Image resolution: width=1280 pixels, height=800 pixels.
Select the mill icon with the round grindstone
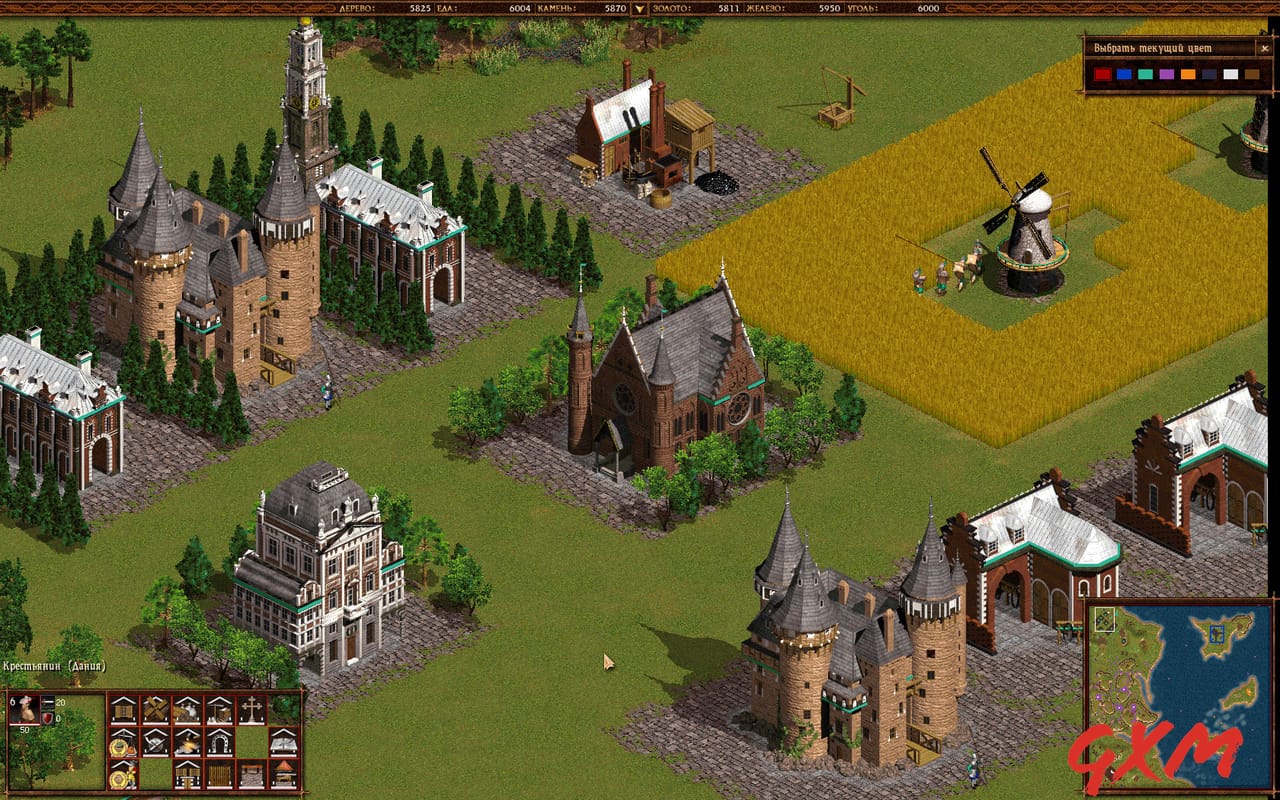coord(157,742)
